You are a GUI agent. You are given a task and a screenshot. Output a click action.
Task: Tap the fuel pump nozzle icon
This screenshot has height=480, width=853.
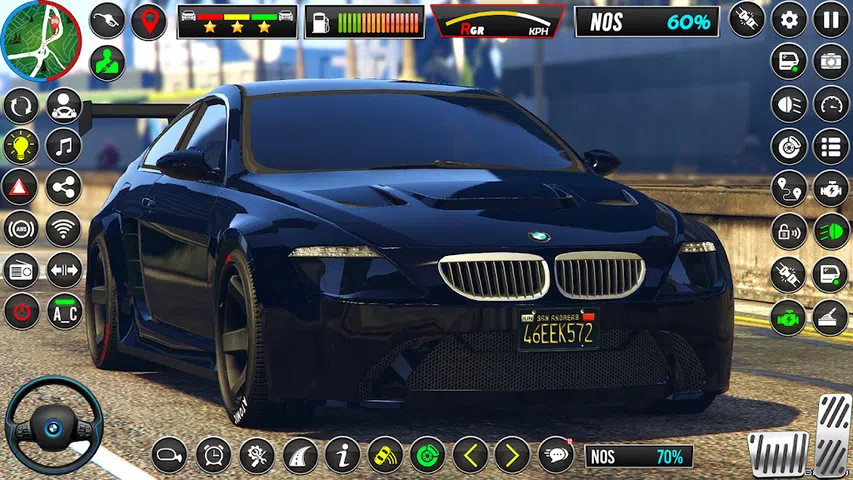pyautogui.click(x=107, y=20)
